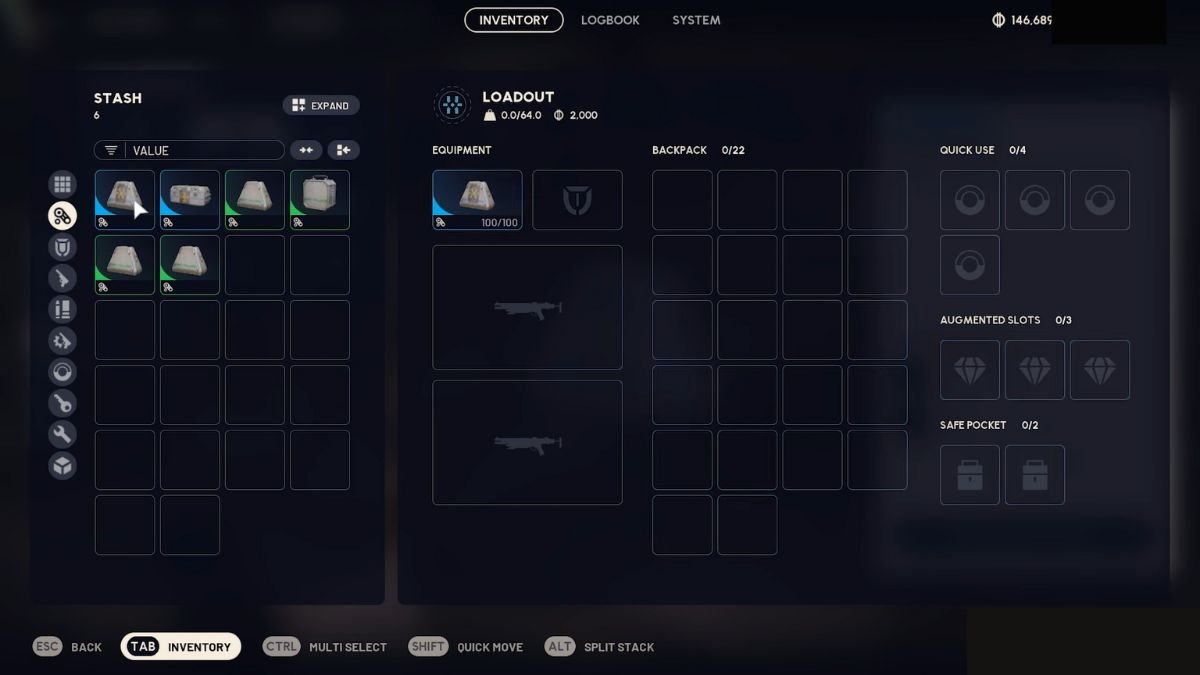Viewport: 1200px width, 675px height.
Task: Choose the key category filter
Action: click(62, 403)
